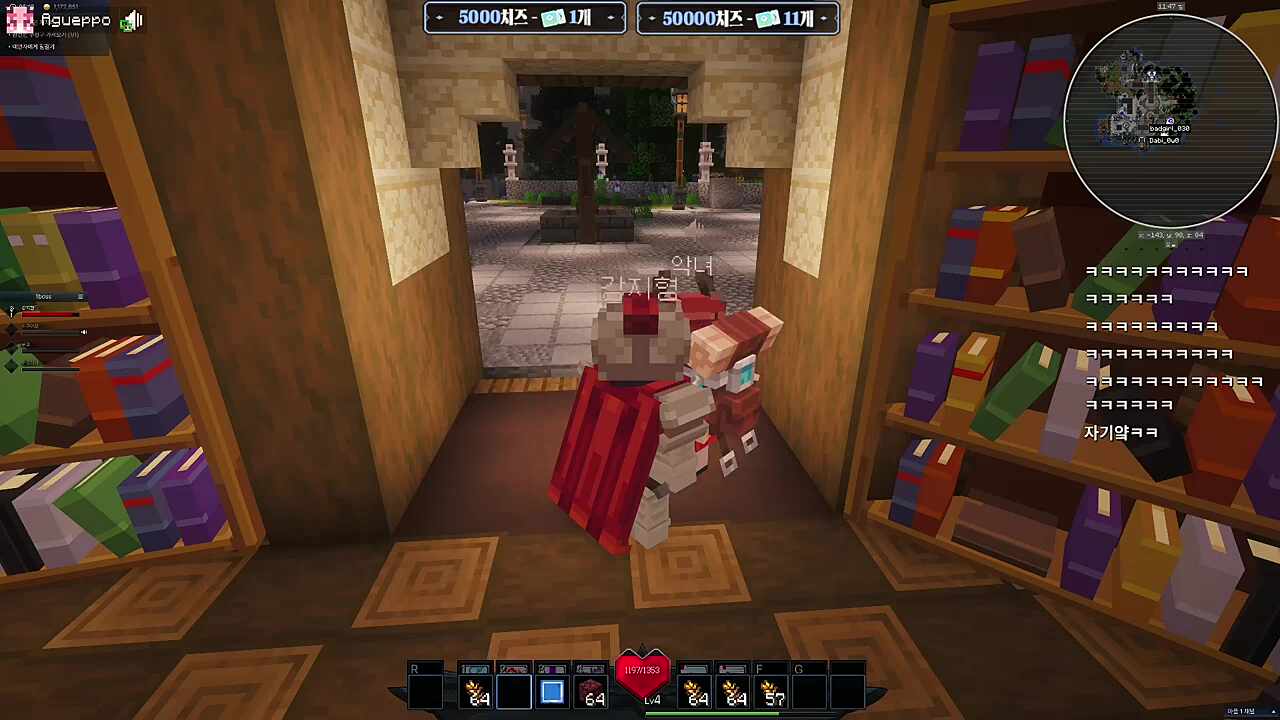Select the blue square hotbar slot
Viewport: 1280px width, 720px height.
[x=552, y=692]
